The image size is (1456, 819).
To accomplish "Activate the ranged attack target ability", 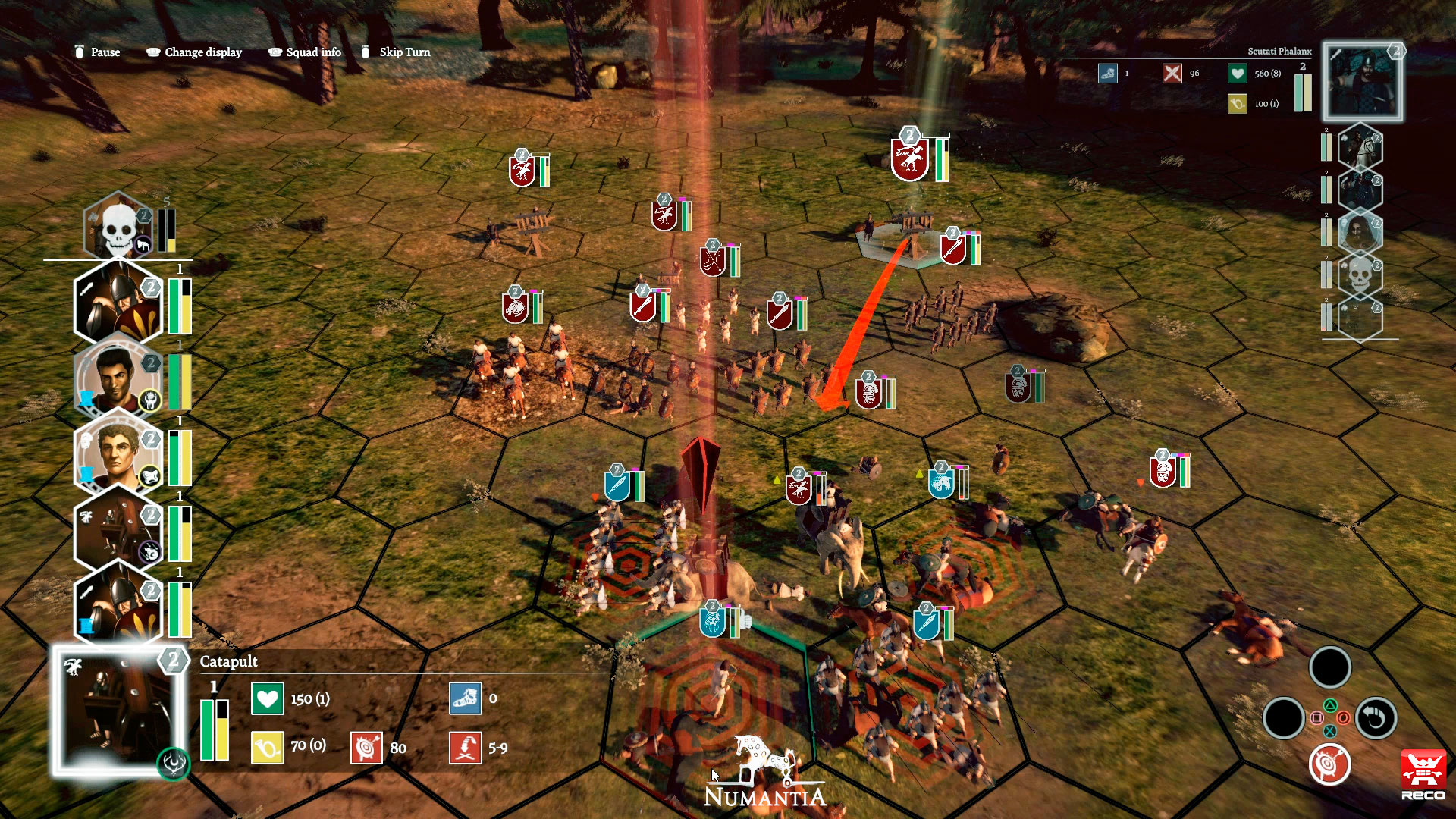I will (x=1329, y=764).
